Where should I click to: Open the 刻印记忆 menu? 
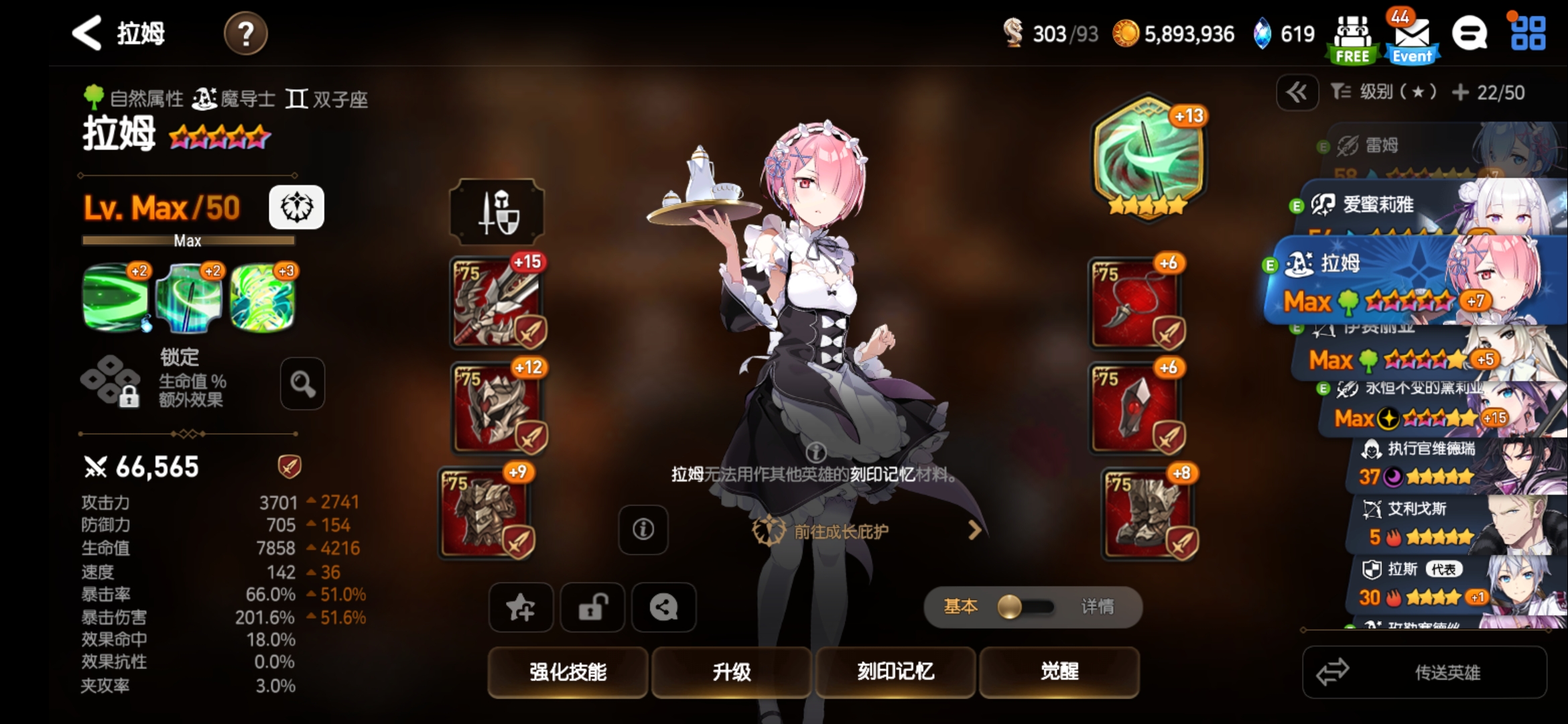pyautogui.click(x=895, y=672)
